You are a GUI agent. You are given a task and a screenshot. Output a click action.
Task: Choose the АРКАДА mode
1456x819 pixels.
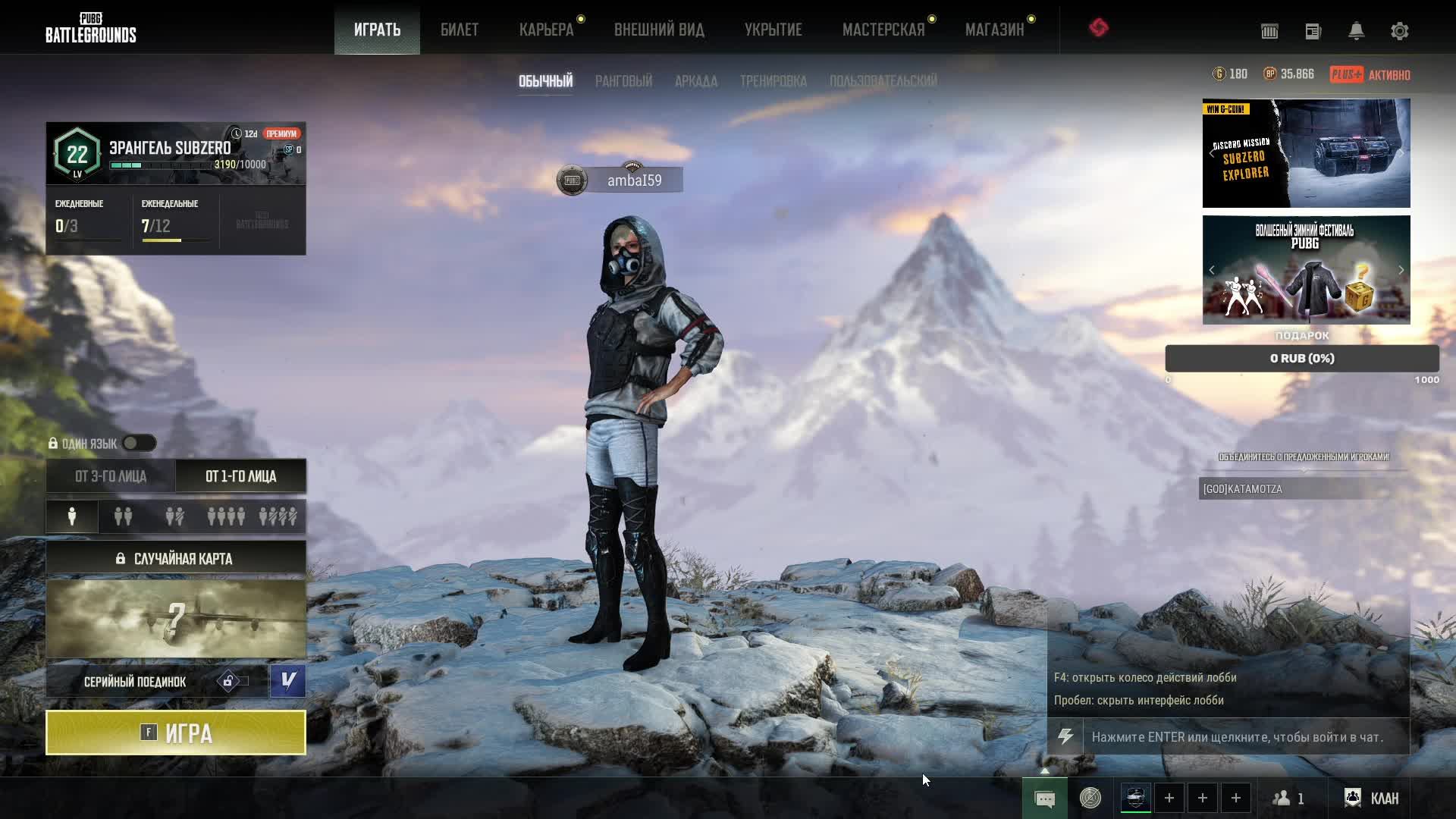point(695,81)
